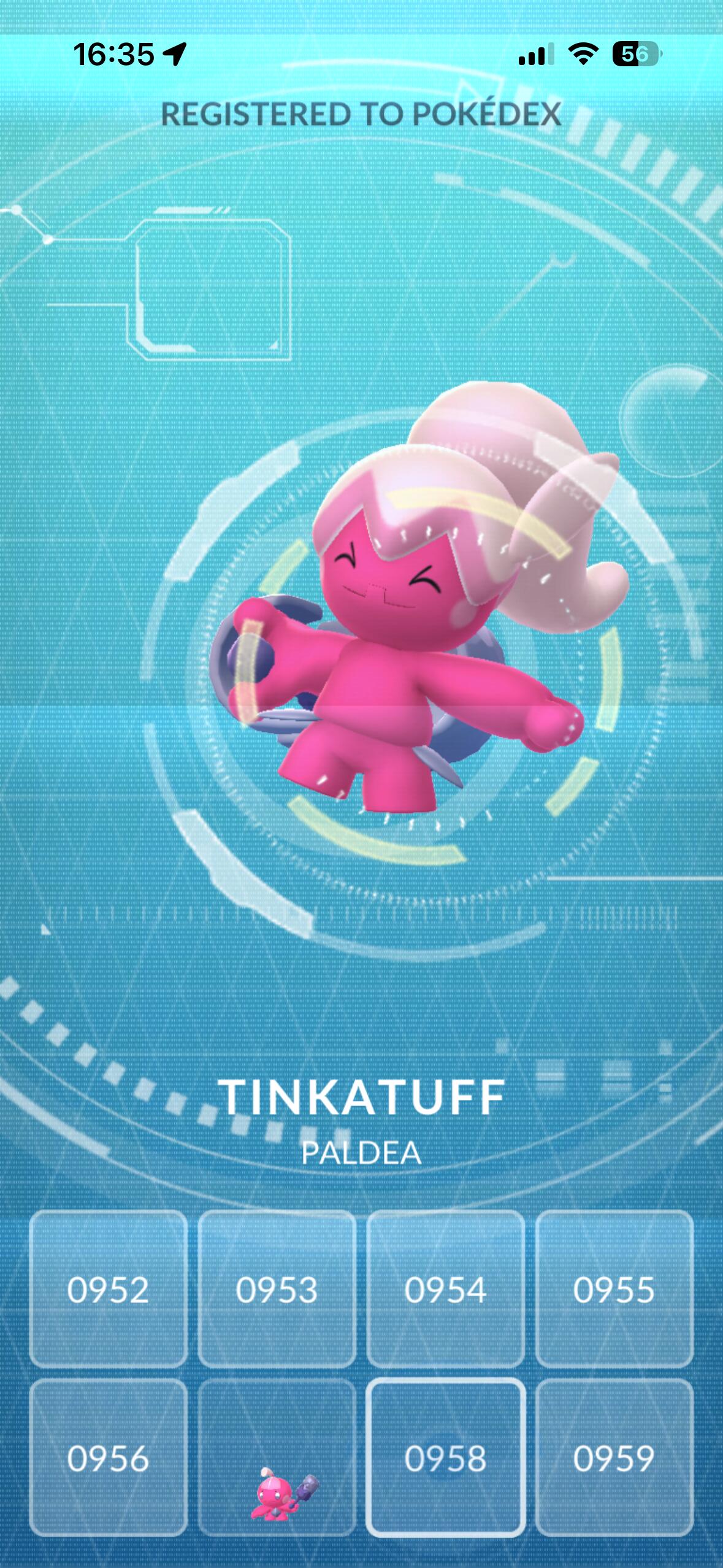
Task: Select Pokédex entry 0953
Action: [277, 1289]
